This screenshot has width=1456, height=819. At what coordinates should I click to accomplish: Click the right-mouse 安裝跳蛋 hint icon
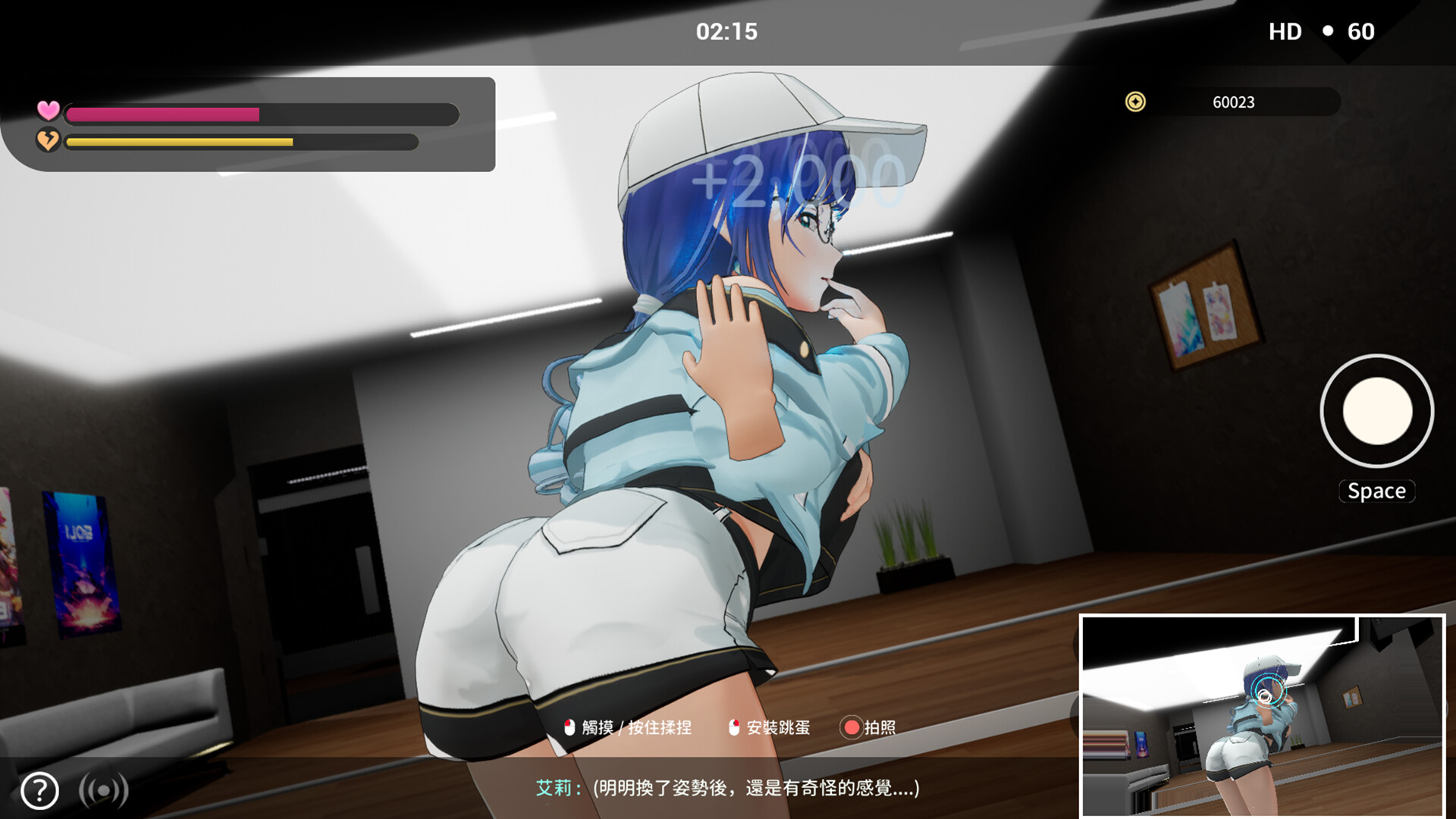[733, 726]
